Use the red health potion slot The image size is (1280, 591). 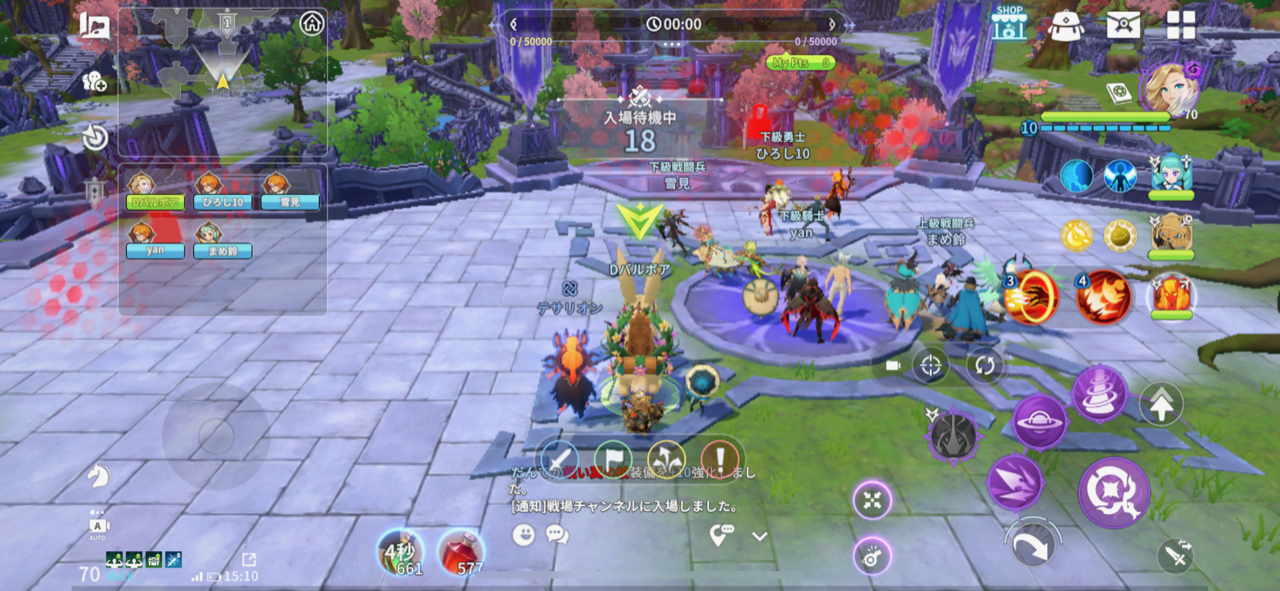pyautogui.click(x=461, y=552)
